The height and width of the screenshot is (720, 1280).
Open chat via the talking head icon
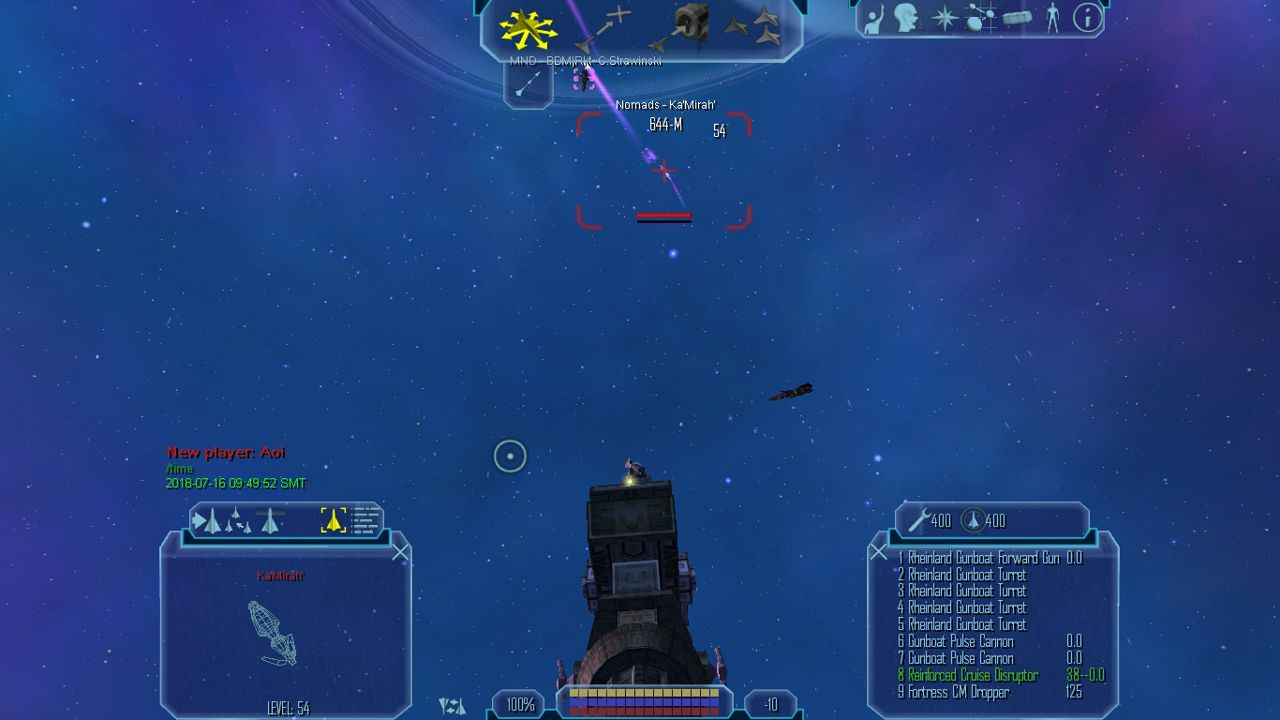click(x=907, y=18)
